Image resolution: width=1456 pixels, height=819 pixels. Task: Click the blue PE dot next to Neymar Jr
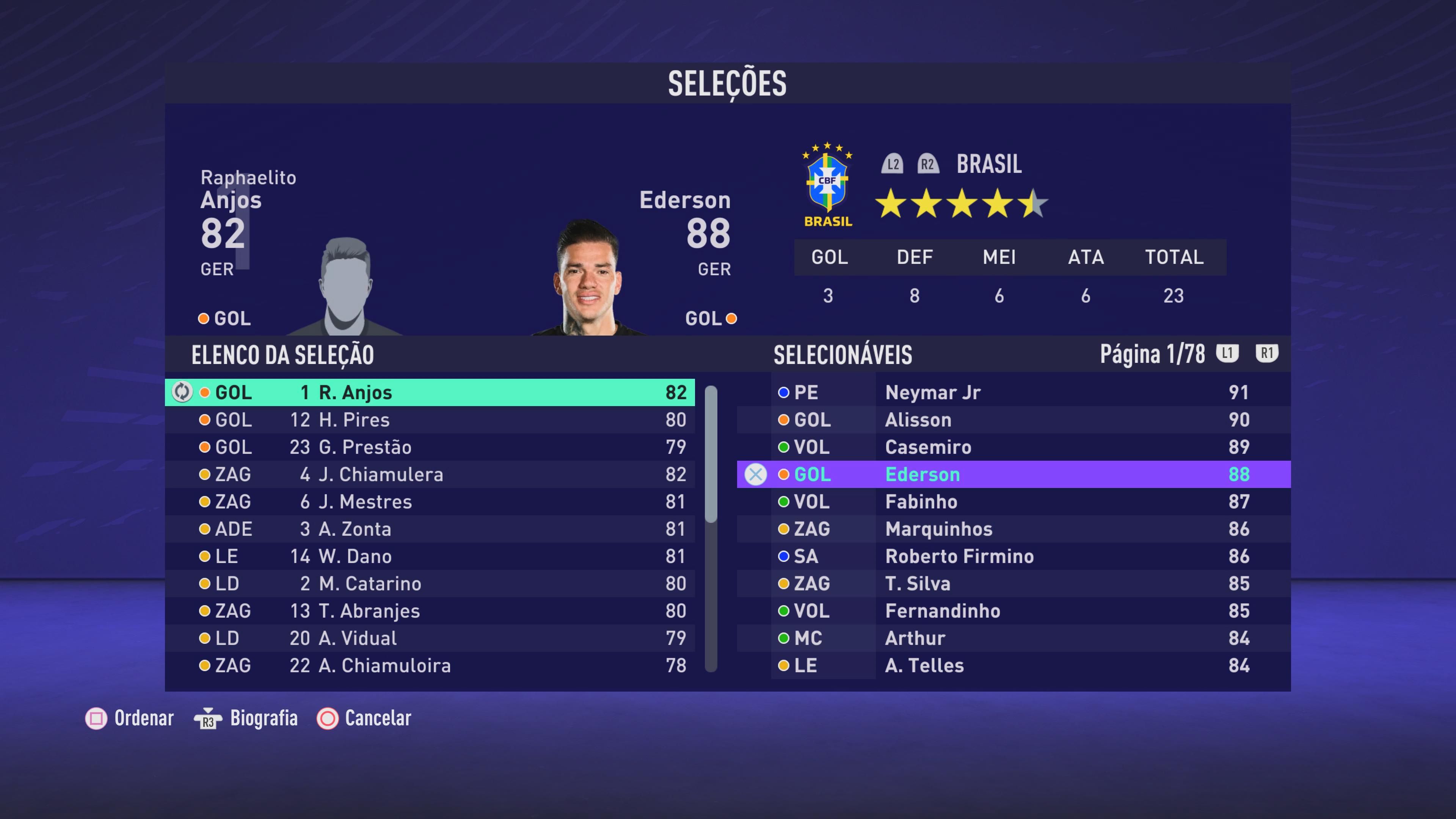pos(784,392)
